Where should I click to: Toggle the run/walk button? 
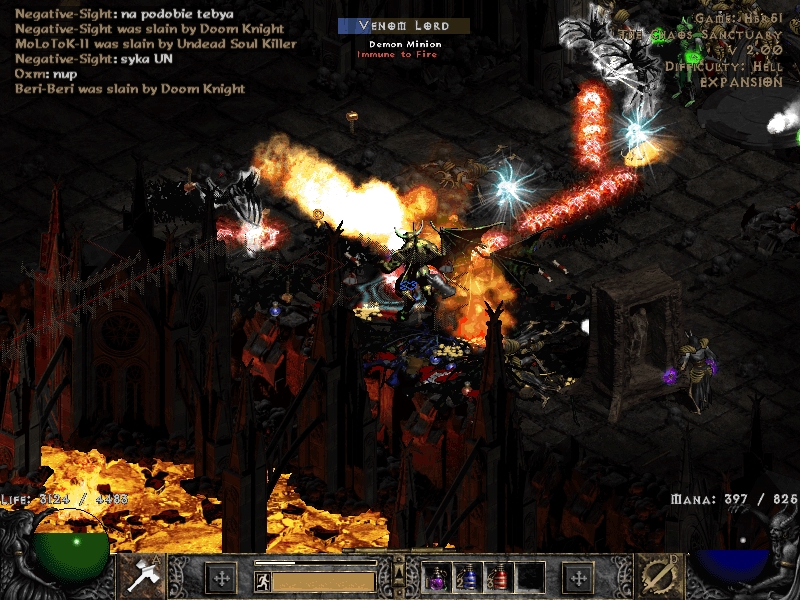[x=263, y=580]
